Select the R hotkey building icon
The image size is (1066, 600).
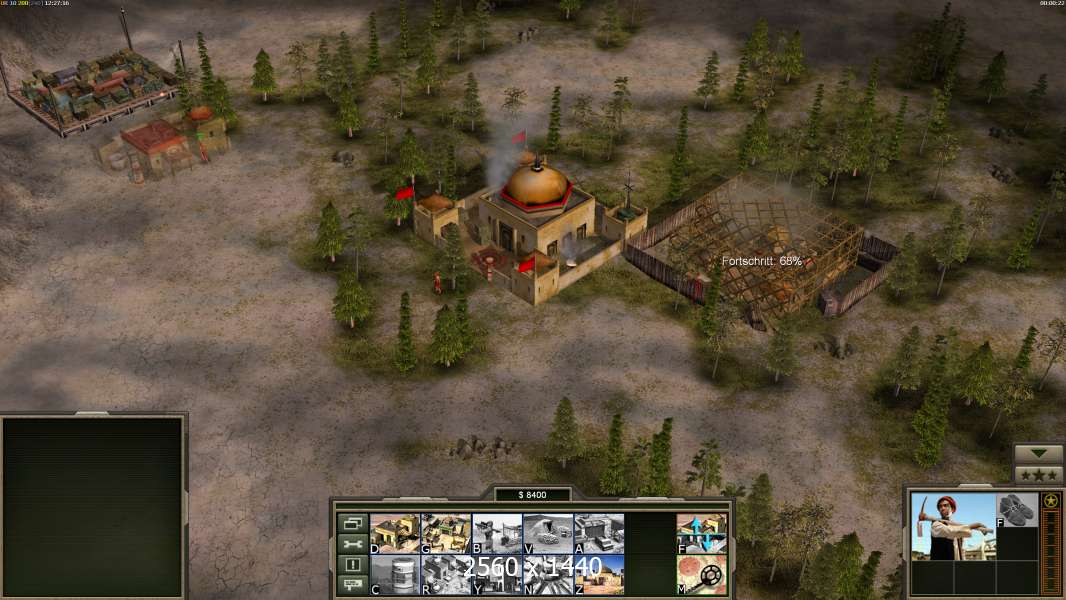445,574
